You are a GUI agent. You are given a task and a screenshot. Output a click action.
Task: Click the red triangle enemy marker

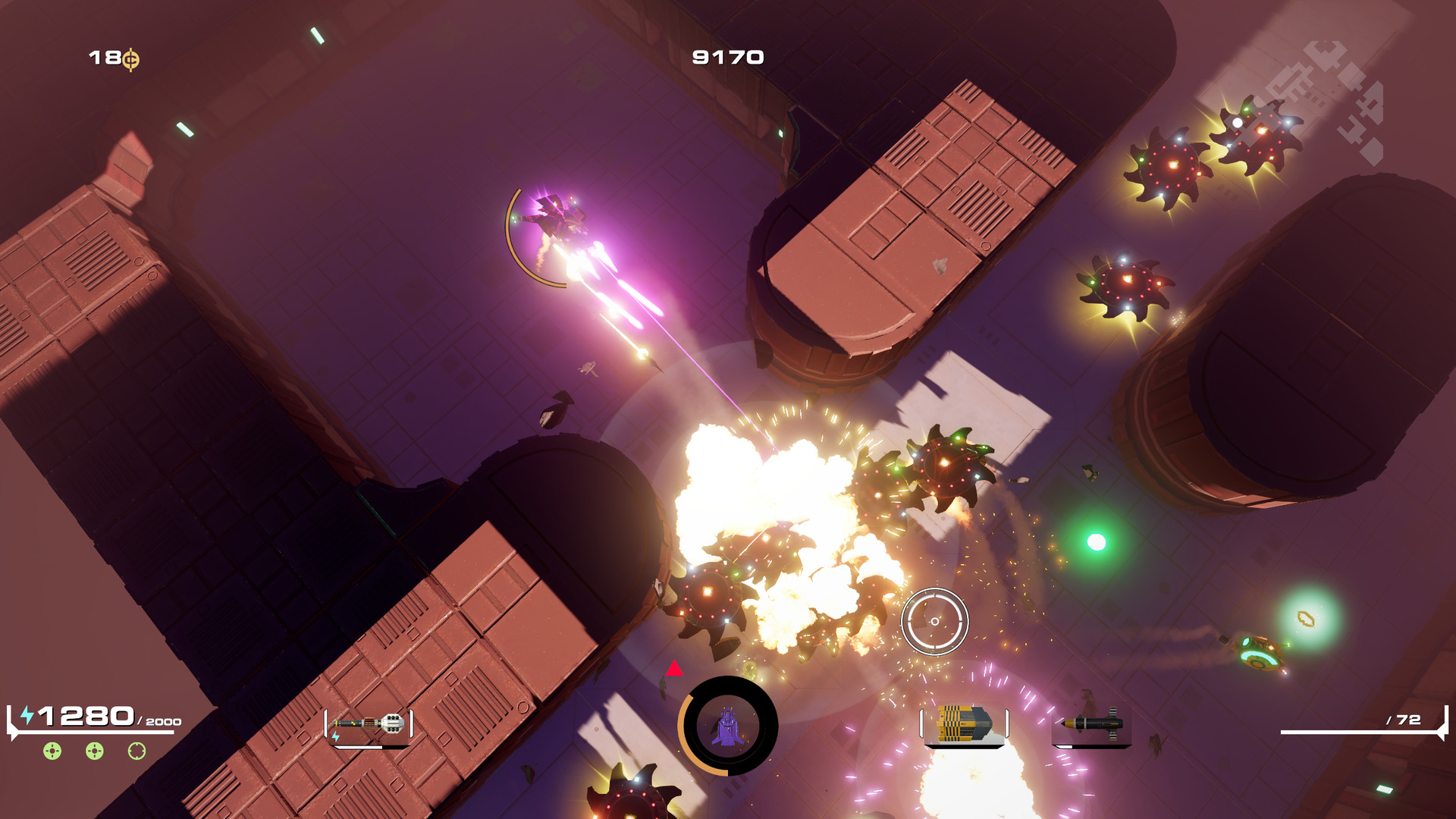click(675, 669)
